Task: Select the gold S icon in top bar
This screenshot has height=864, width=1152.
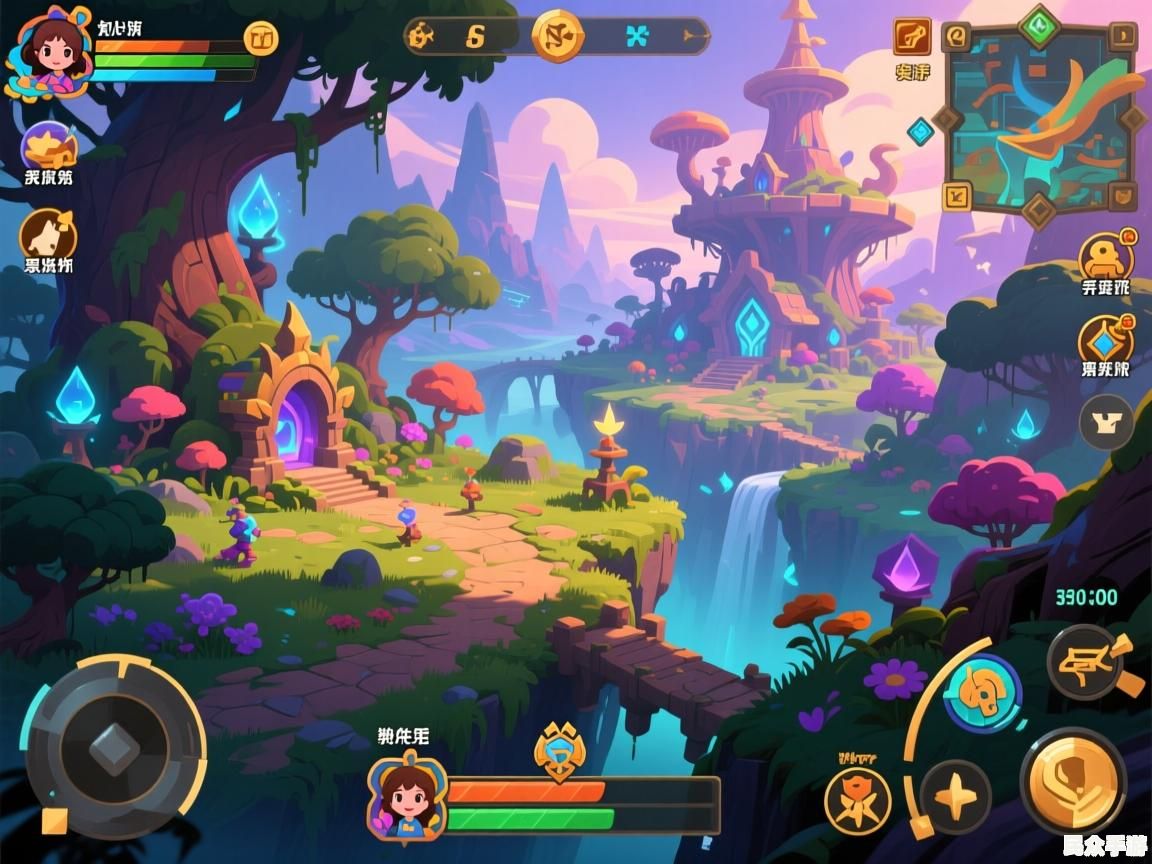Action: pos(475,36)
